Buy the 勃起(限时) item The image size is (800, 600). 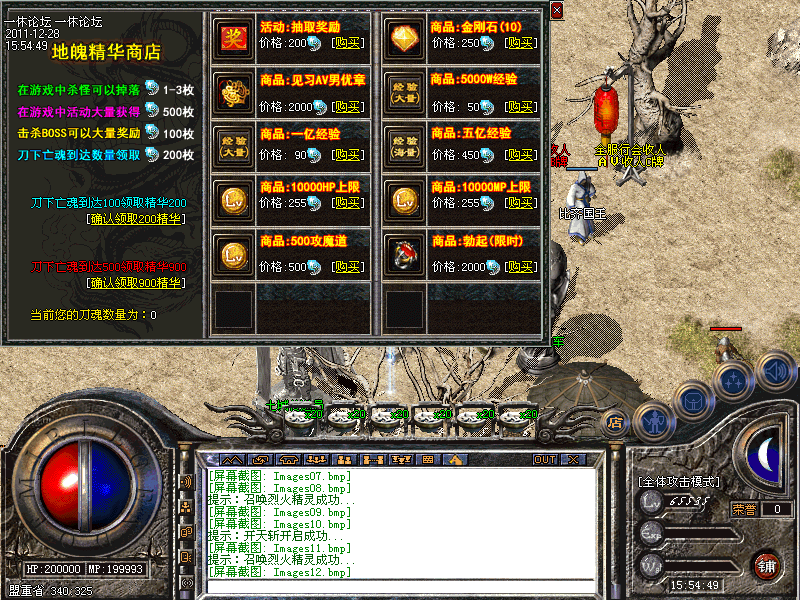pos(518,267)
